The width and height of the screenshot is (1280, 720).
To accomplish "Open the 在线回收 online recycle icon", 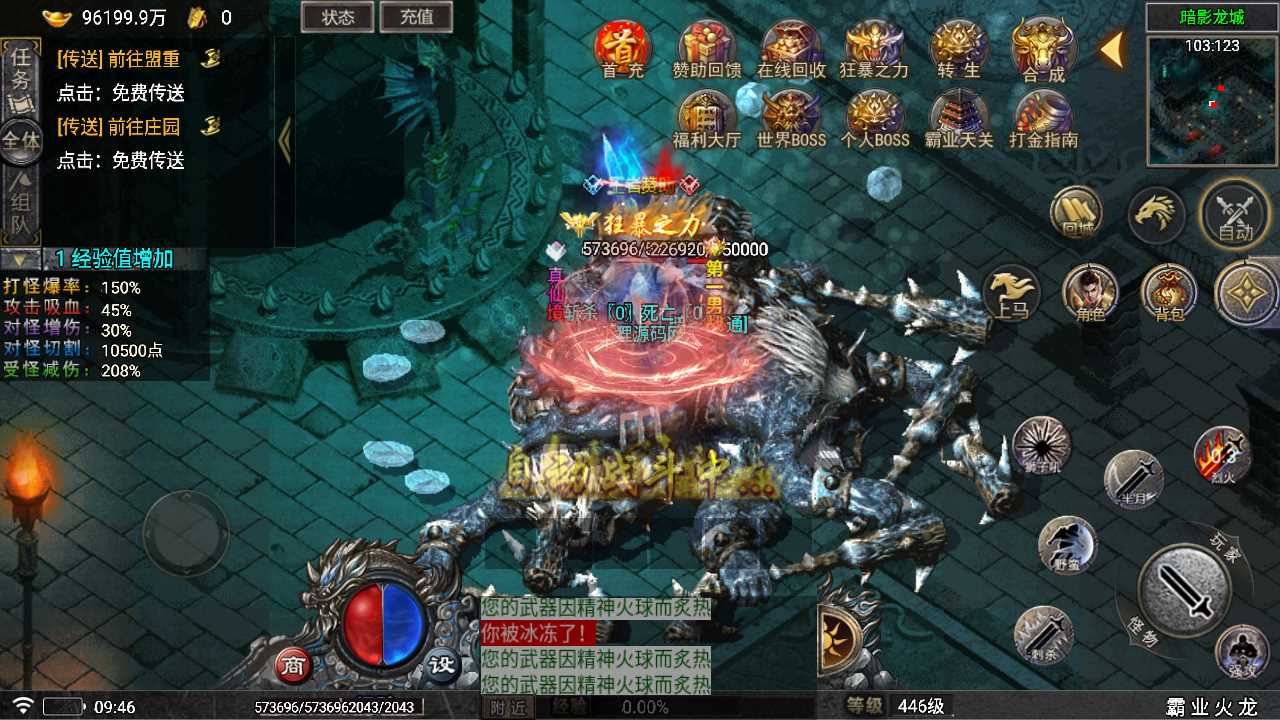I will click(x=791, y=48).
